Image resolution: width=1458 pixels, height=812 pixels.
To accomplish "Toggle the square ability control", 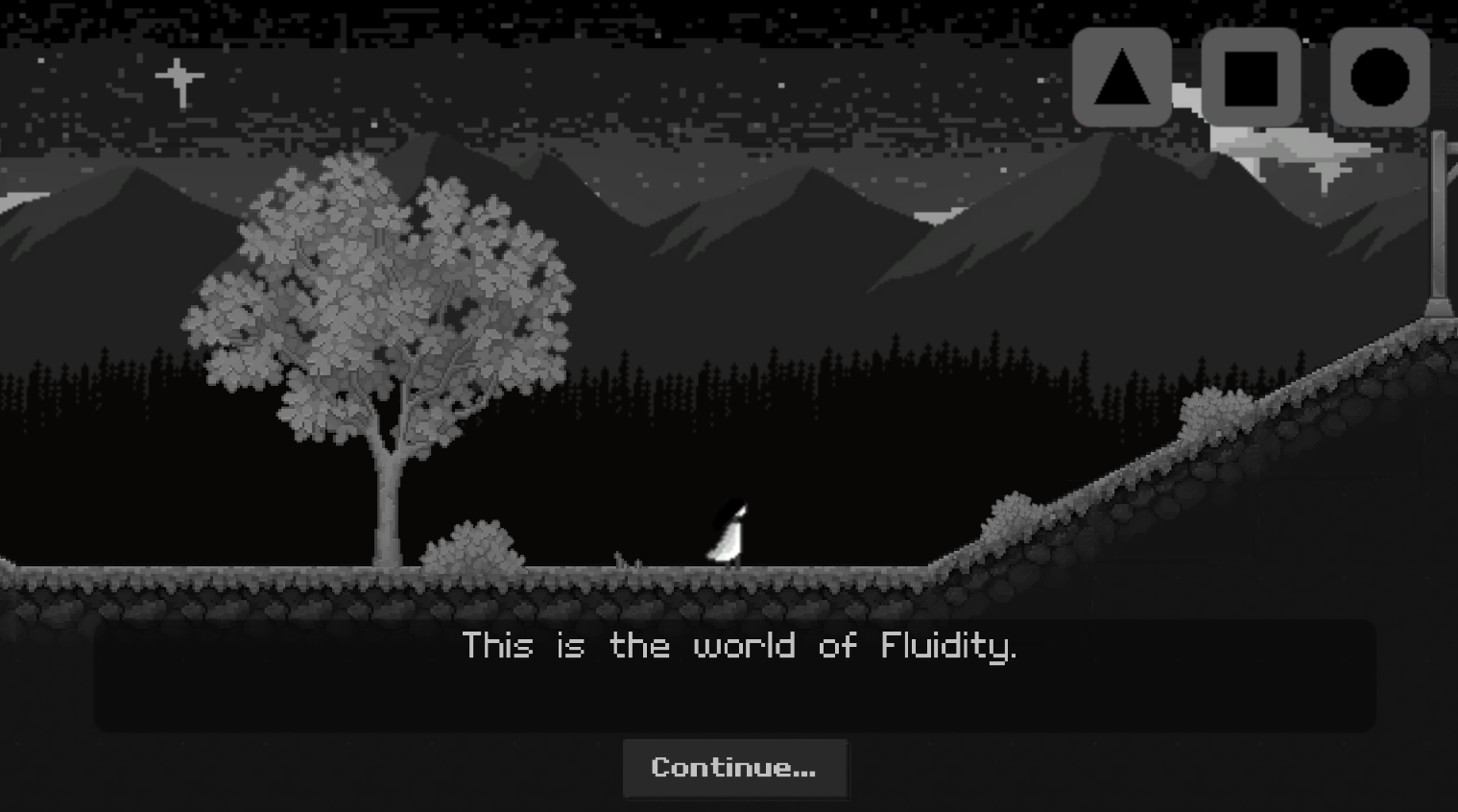I will (1251, 77).
